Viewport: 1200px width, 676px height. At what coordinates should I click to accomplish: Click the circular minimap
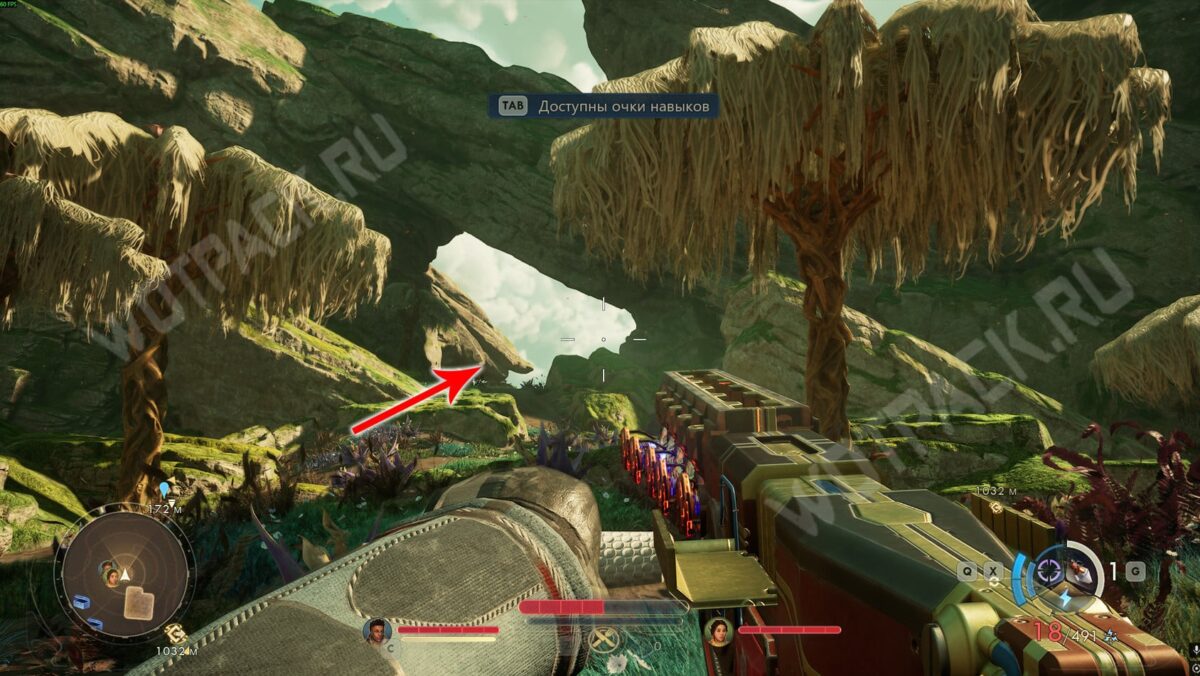124,573
